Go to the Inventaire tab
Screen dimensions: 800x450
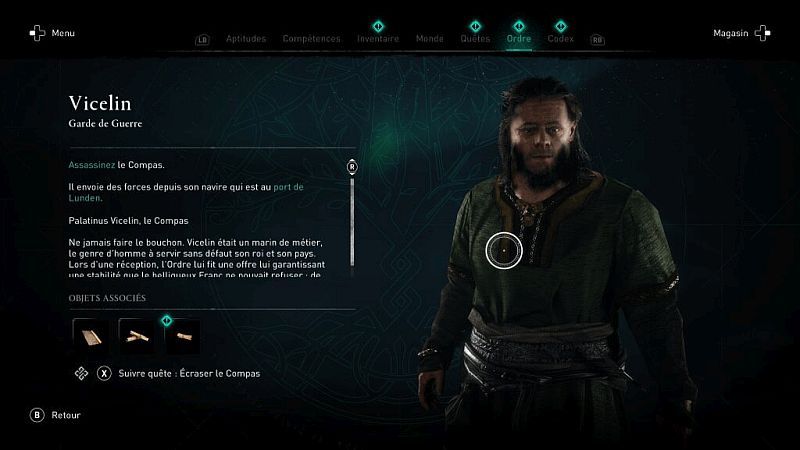[x=378, y=39]
